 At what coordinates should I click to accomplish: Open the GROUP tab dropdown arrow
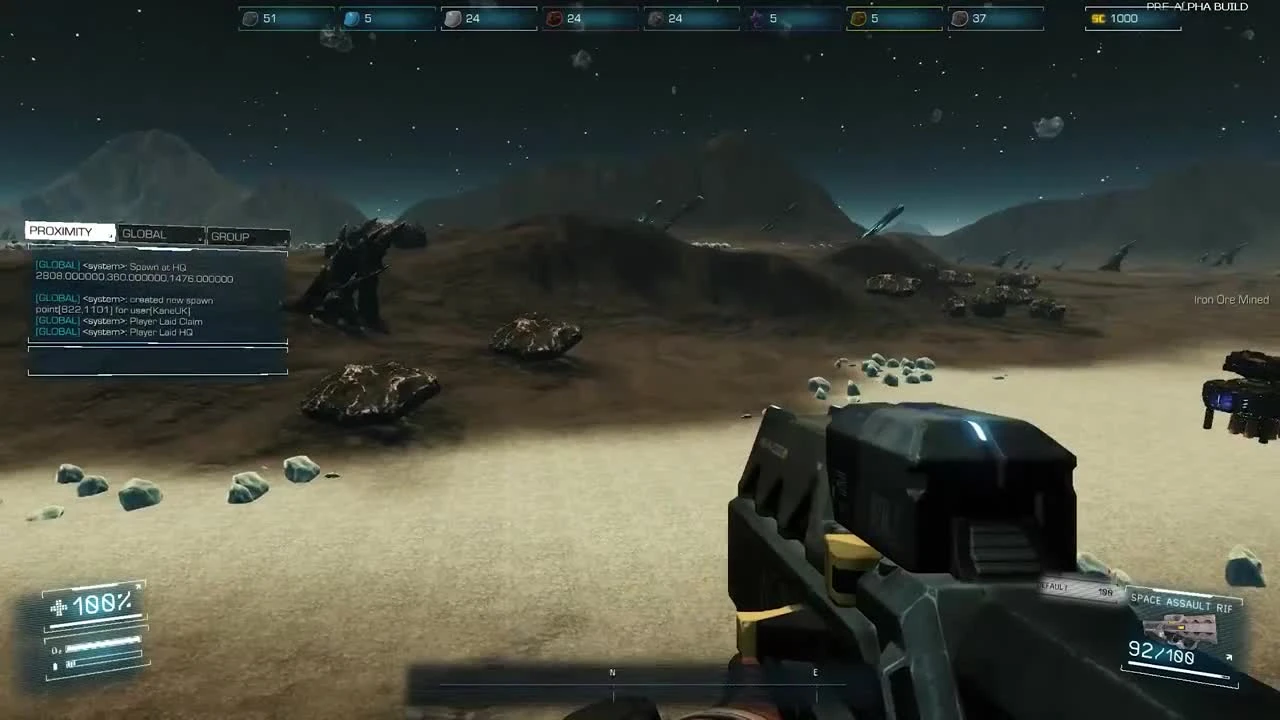coord(284,242)
